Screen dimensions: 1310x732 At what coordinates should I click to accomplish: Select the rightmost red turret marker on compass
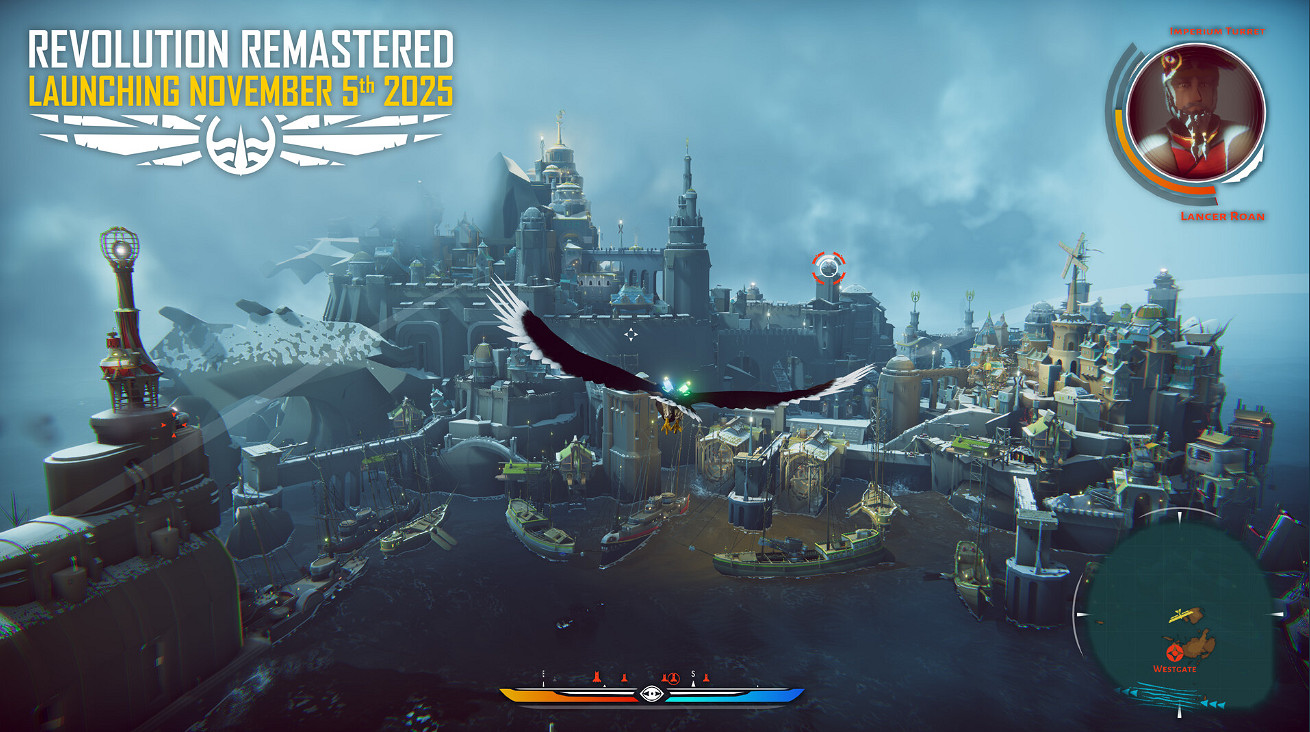pos(706,678)
